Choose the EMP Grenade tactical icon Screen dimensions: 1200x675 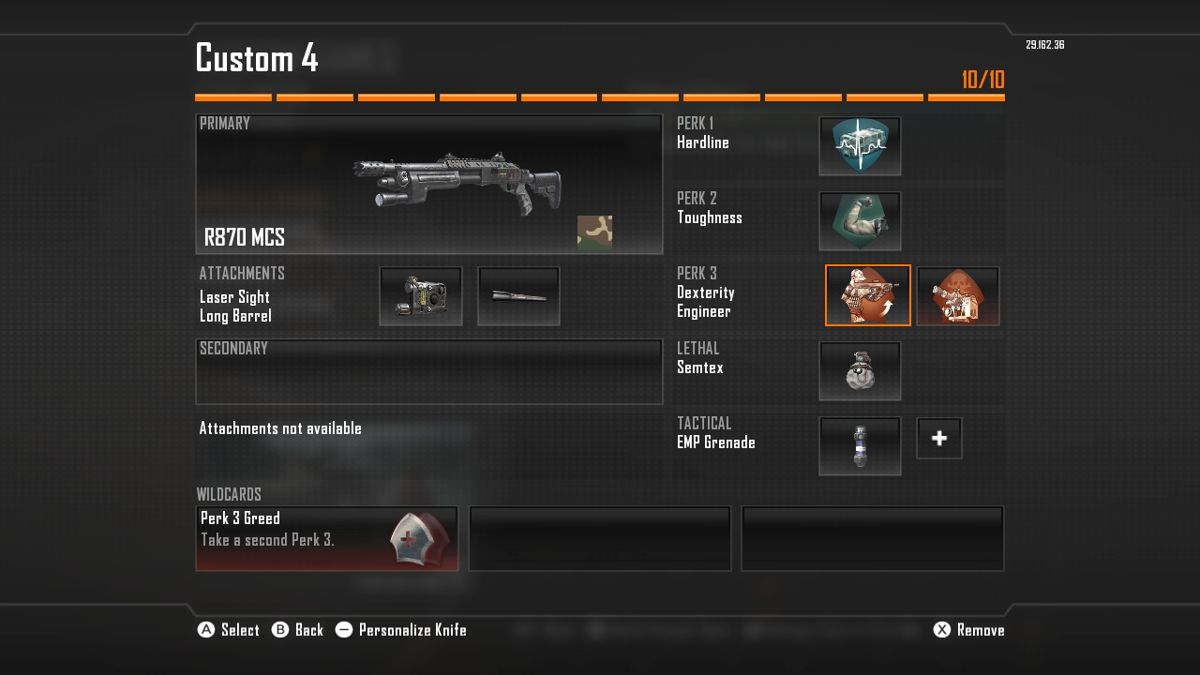click(x=860, y=446)
